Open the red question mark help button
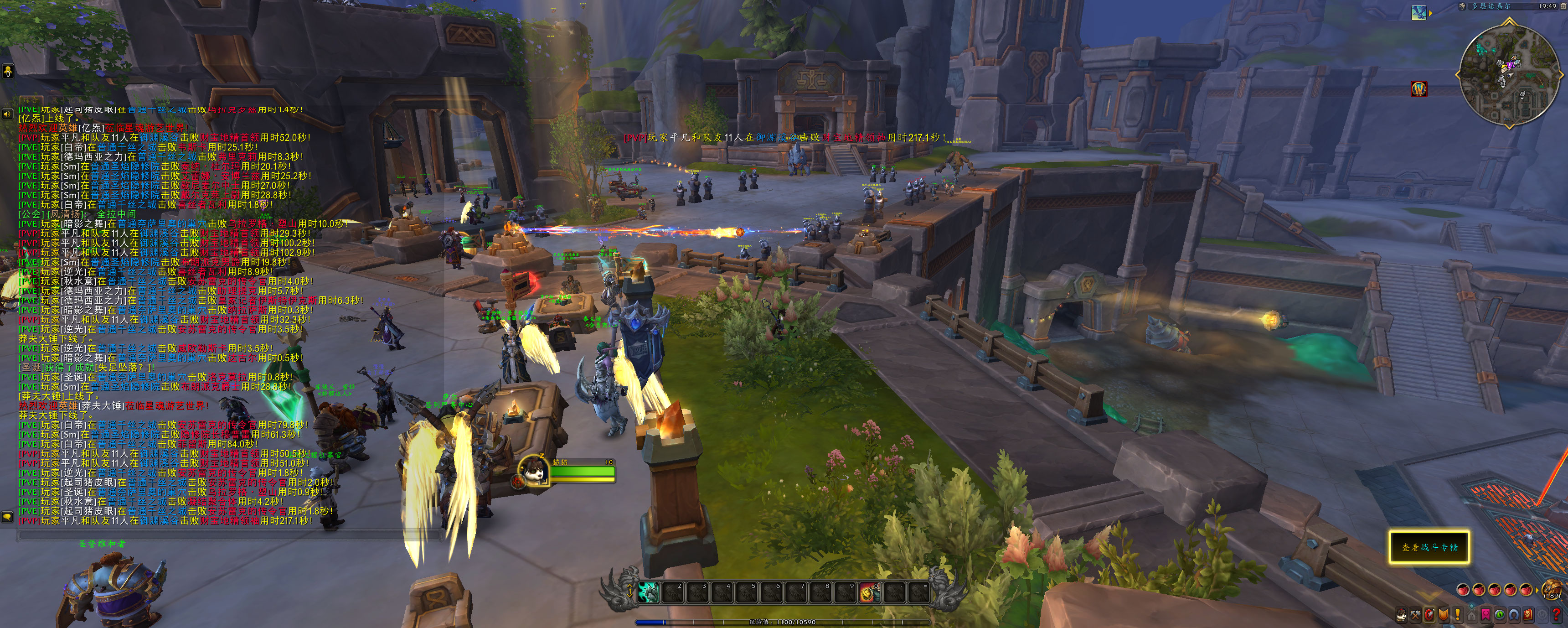 pyautogui.click(x=1556, y=615)
